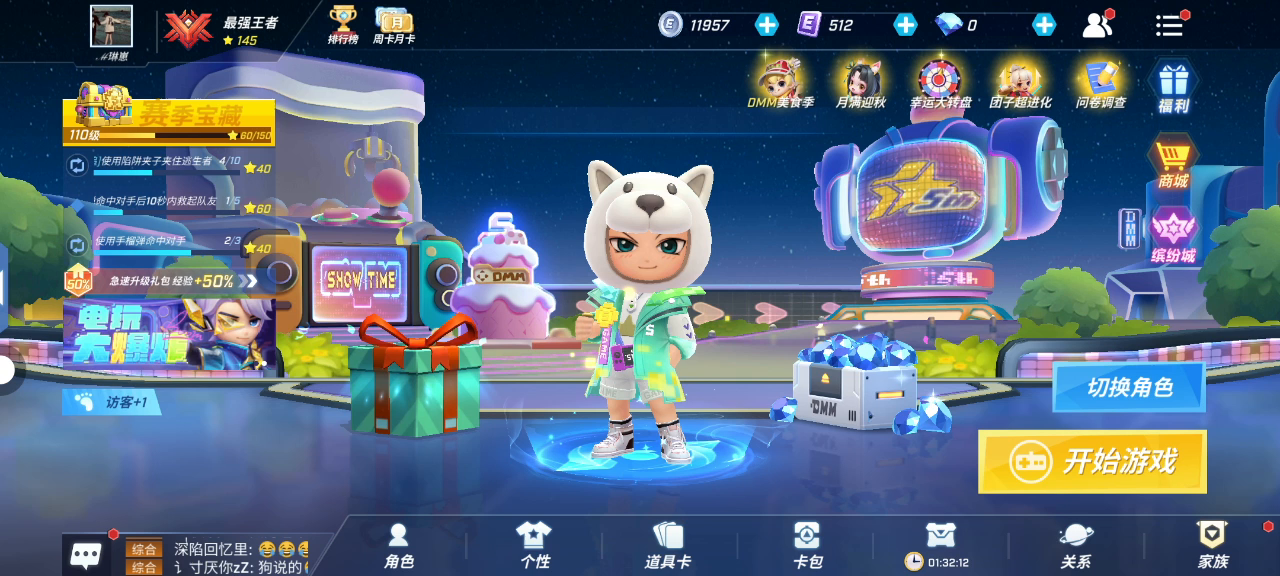
Task: Open the 团子超进化 event
Action: [x=1020, y=84]
